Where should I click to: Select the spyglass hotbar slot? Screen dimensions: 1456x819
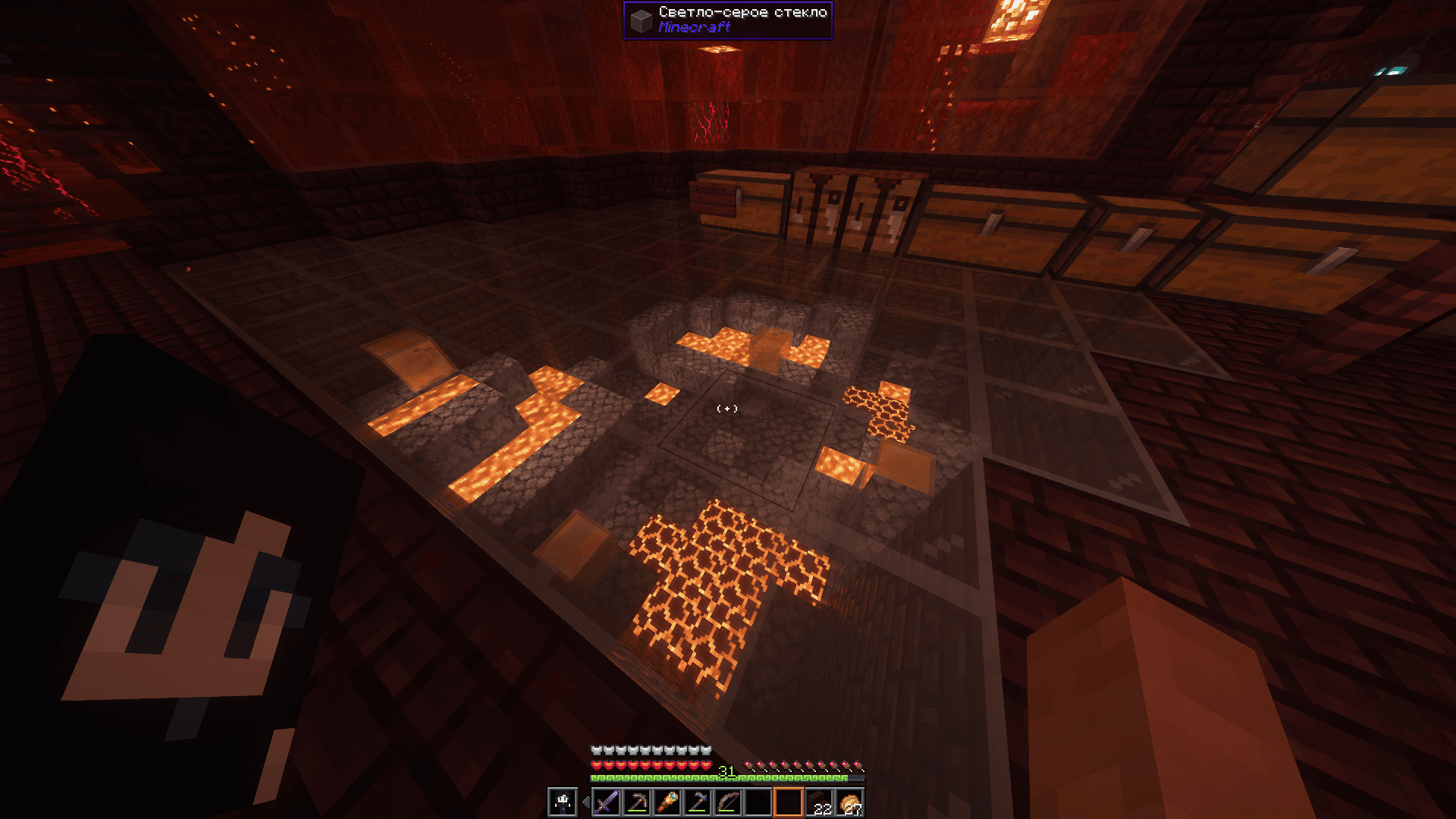pyautogui.click(x=667, y=802)
